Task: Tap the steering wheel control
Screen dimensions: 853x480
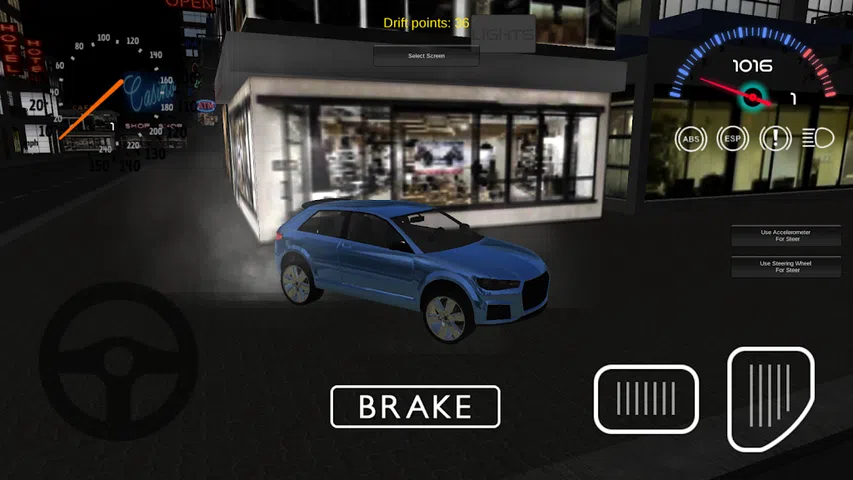Action: point(118,361)
